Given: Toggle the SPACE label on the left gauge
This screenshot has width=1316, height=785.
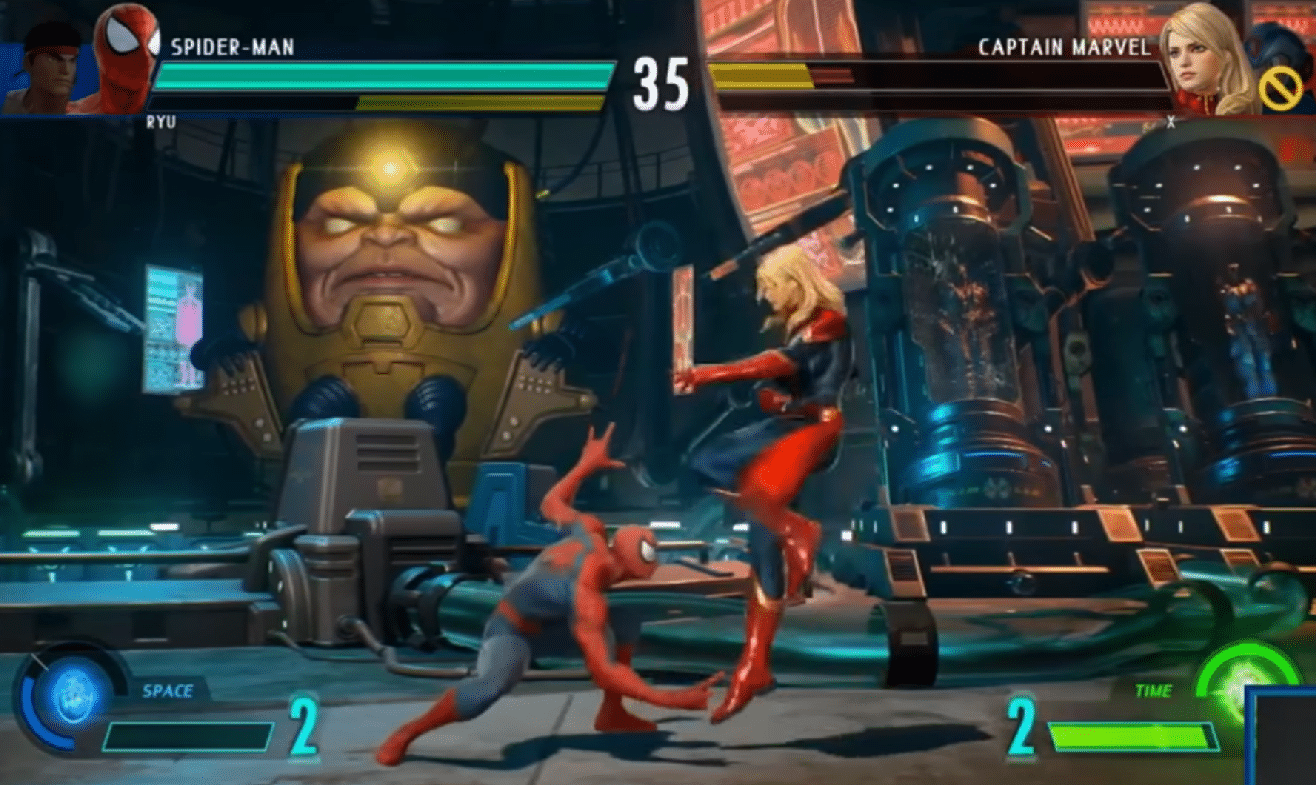Looking at the screenshot, I should click(x=170, y=690).
